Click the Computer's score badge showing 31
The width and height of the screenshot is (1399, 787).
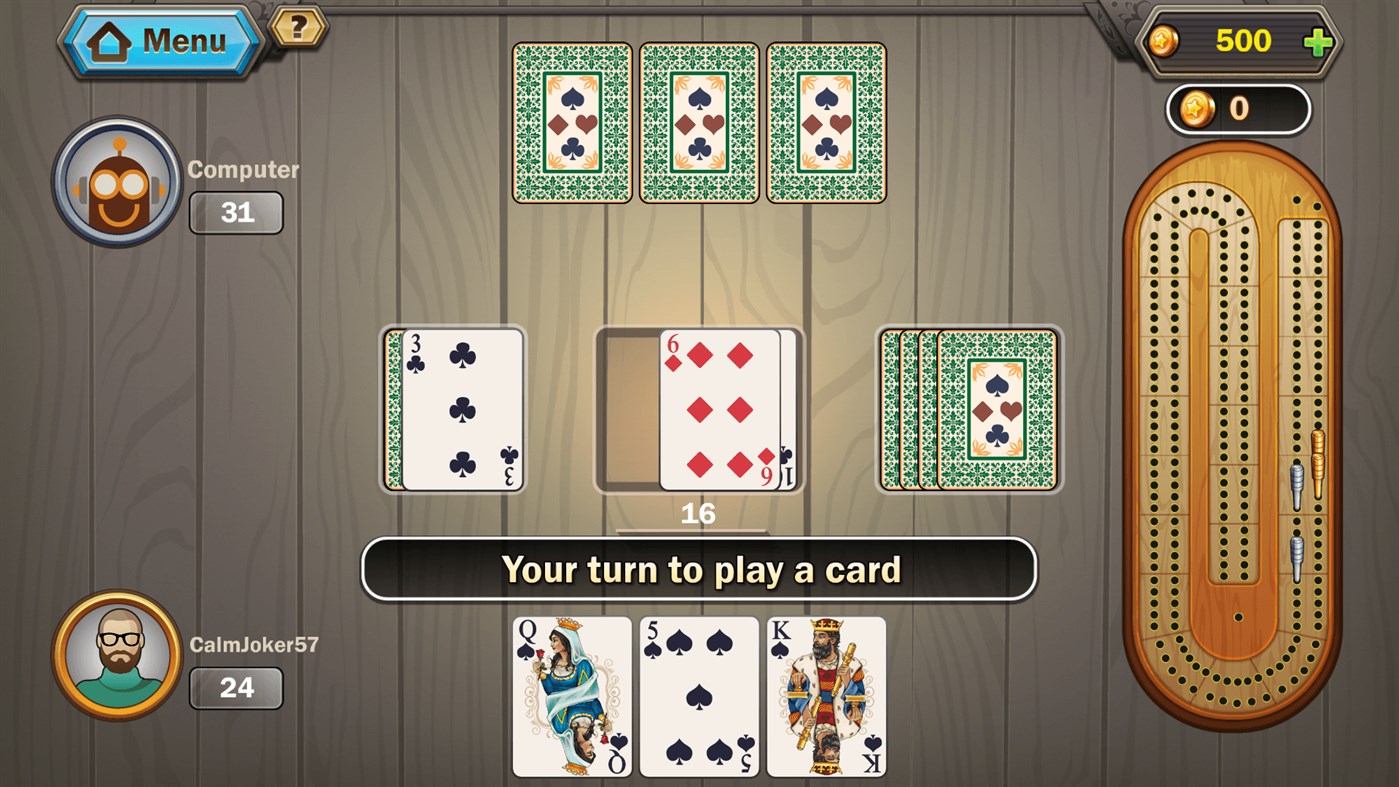coord(236,212)
